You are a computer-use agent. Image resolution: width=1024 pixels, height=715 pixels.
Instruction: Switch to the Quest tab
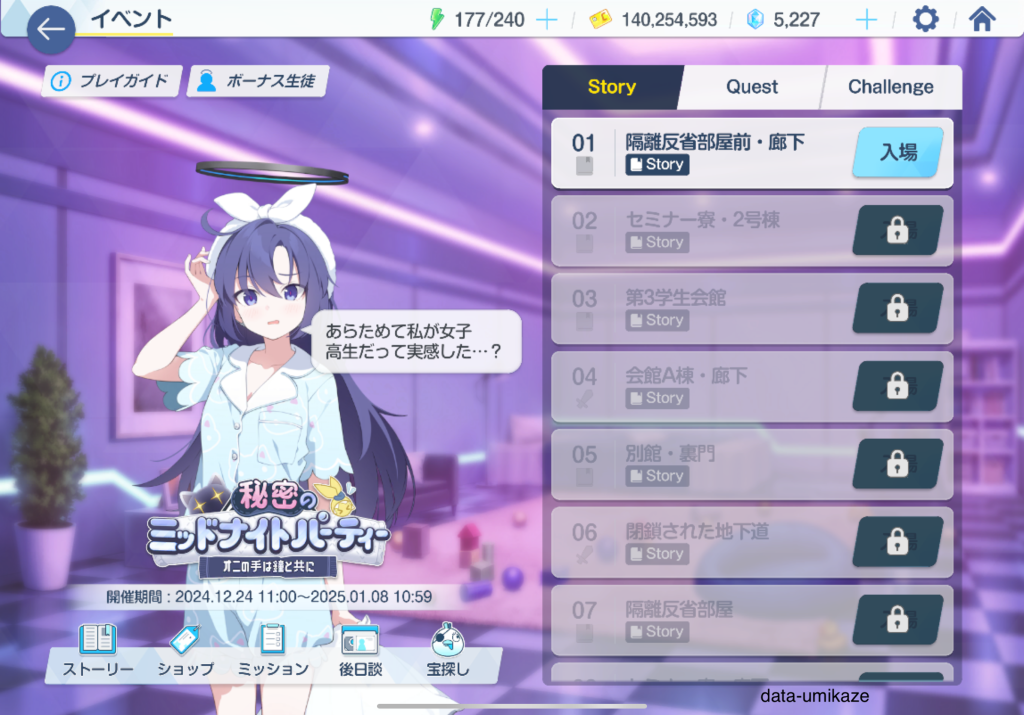click(752, 87)
